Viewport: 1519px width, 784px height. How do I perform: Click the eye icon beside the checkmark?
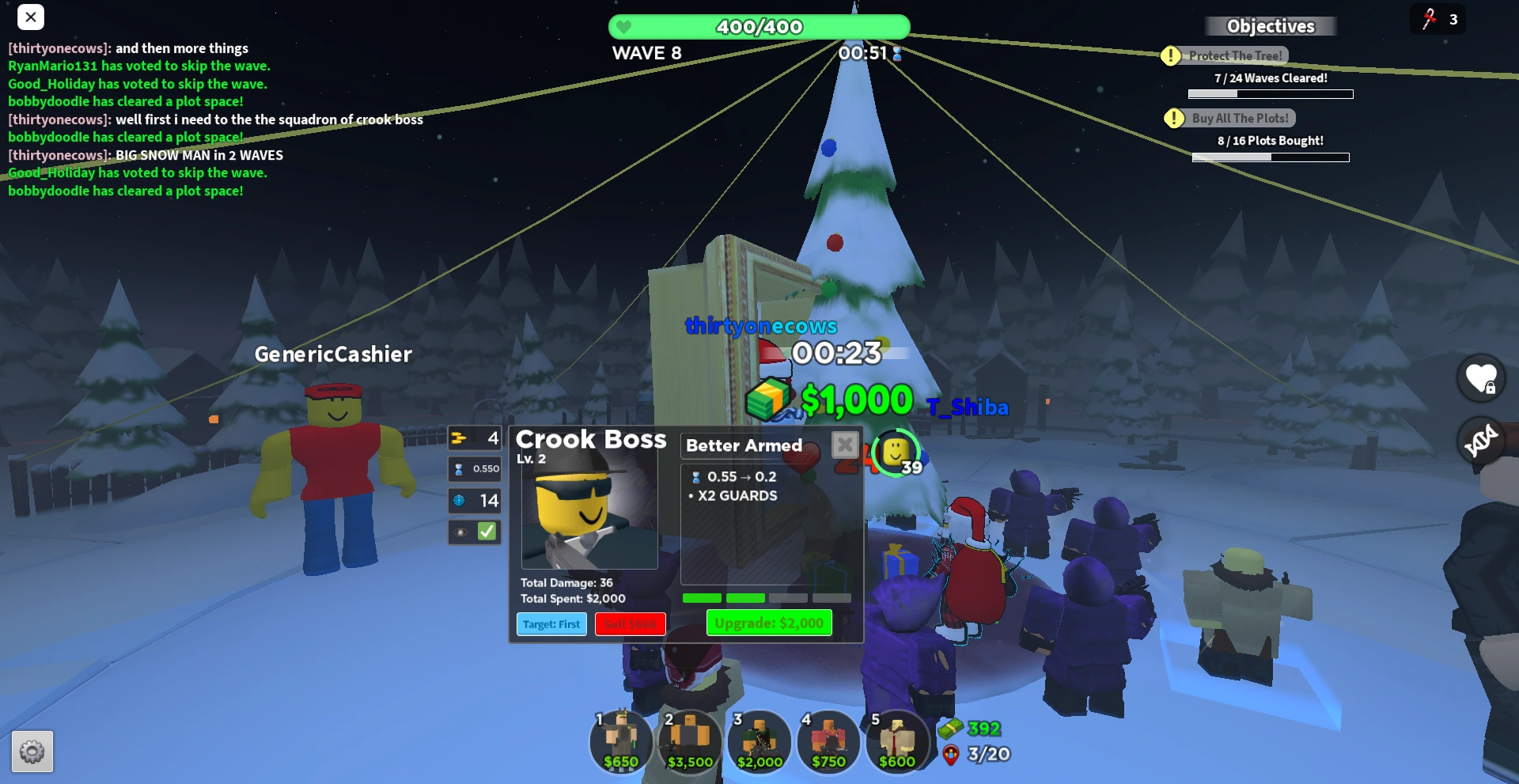460,532
